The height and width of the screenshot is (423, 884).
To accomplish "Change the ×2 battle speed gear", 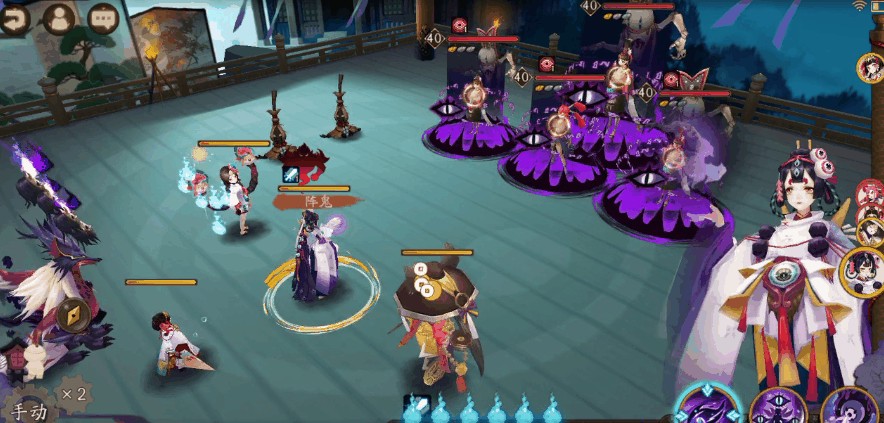I will pos(72,393).
